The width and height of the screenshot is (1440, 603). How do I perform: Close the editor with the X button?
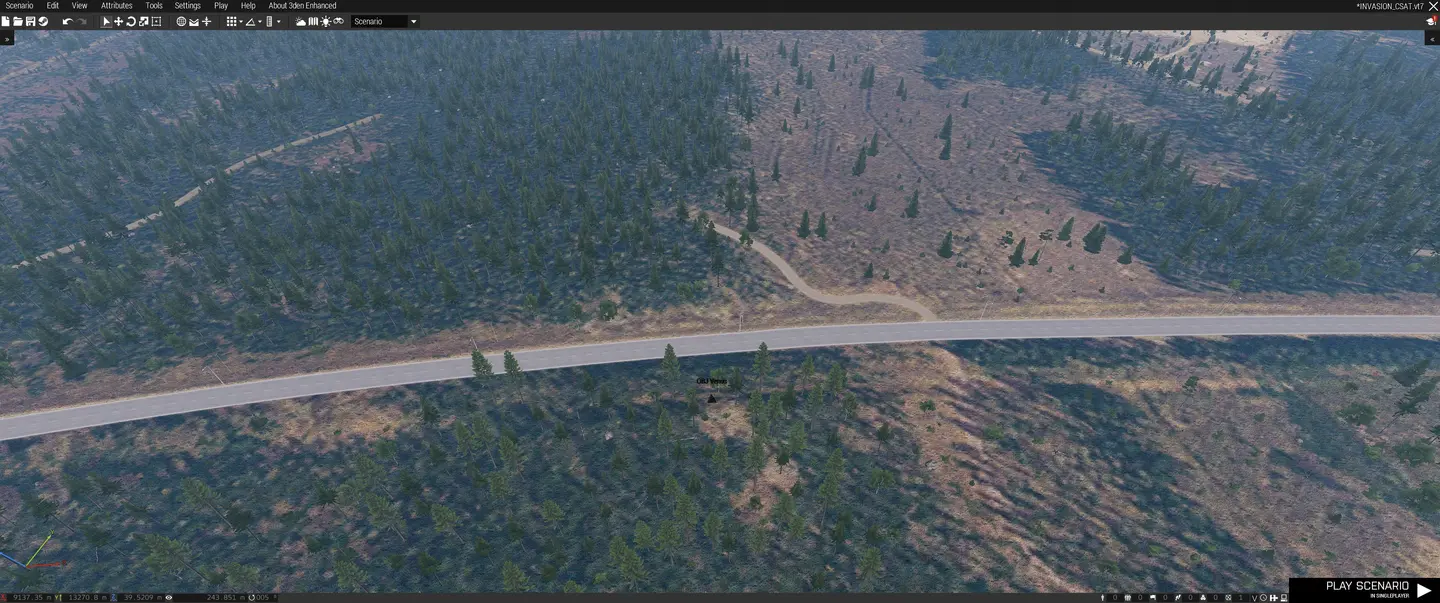(x=1432, y=6)
